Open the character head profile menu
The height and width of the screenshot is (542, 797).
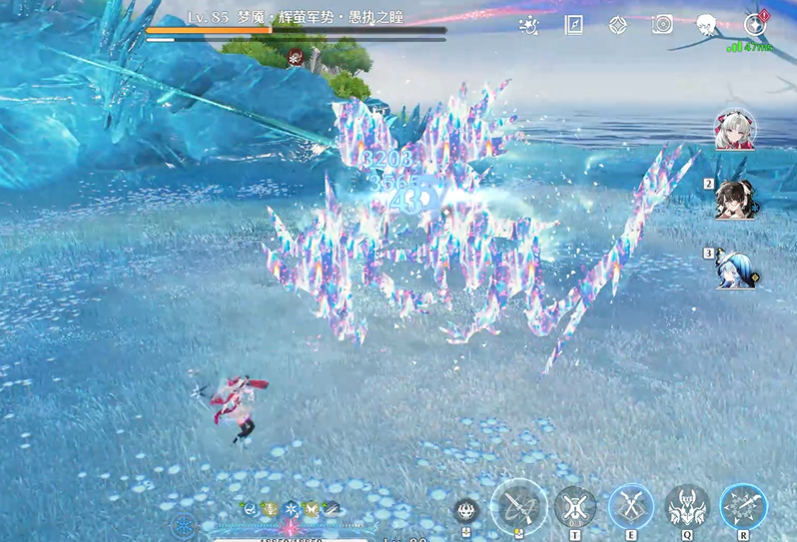click(x=706, y=26)
